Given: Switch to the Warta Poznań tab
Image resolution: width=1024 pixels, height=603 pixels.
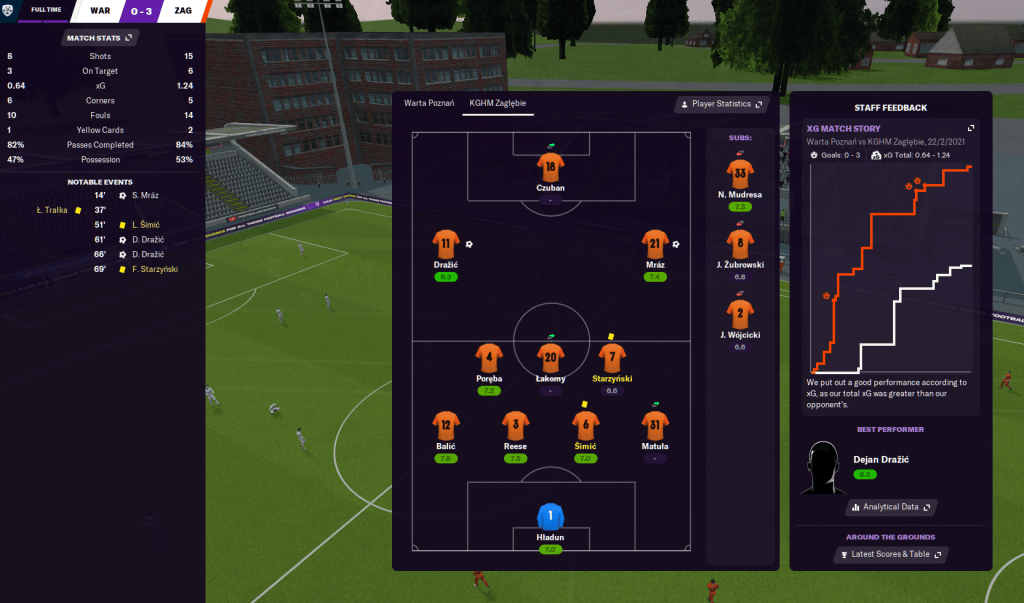Looking at the screenshot, I should click(x=429, y=103).
